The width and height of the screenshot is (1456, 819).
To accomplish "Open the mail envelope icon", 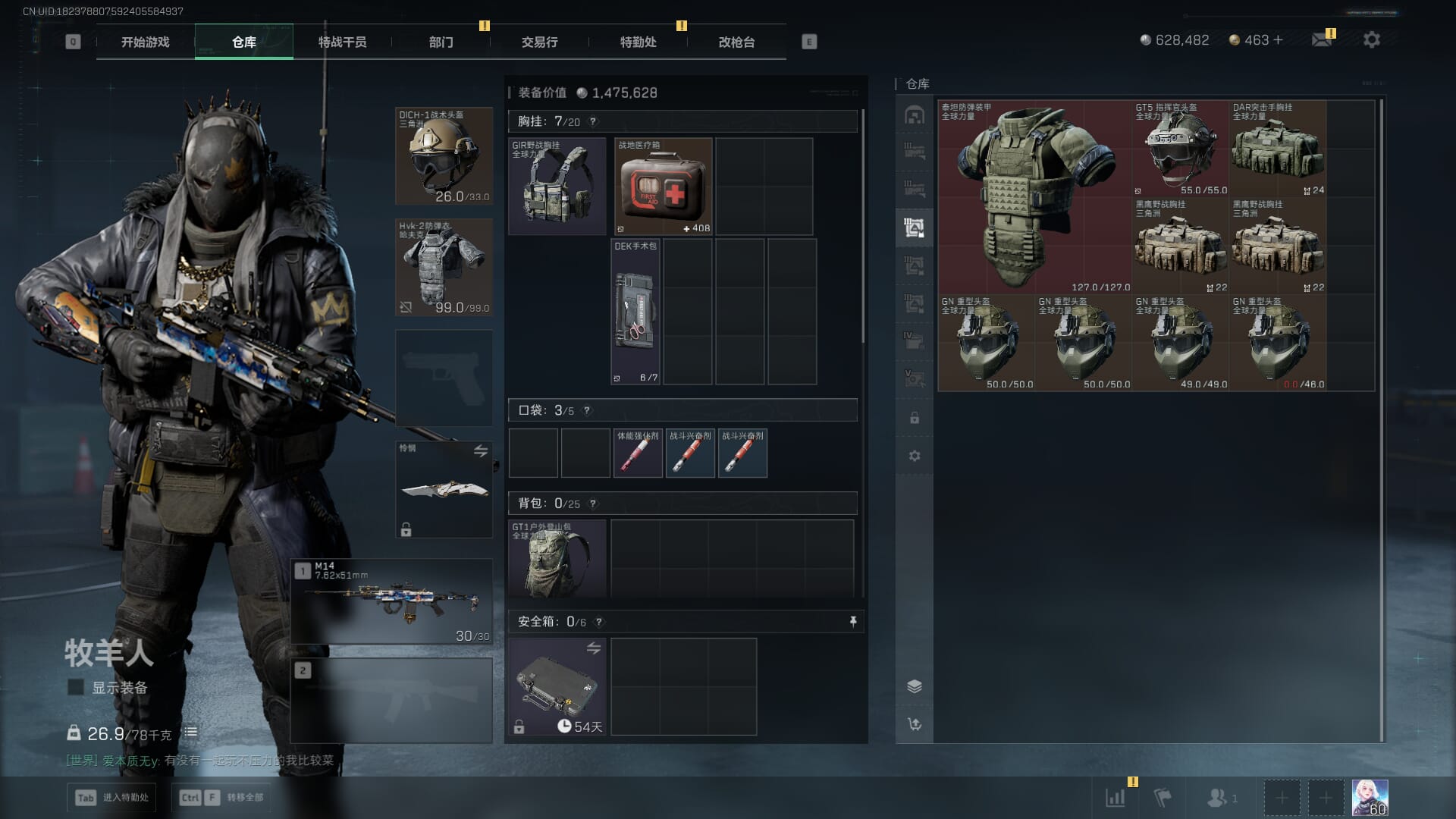I will tap(1322, 40).
